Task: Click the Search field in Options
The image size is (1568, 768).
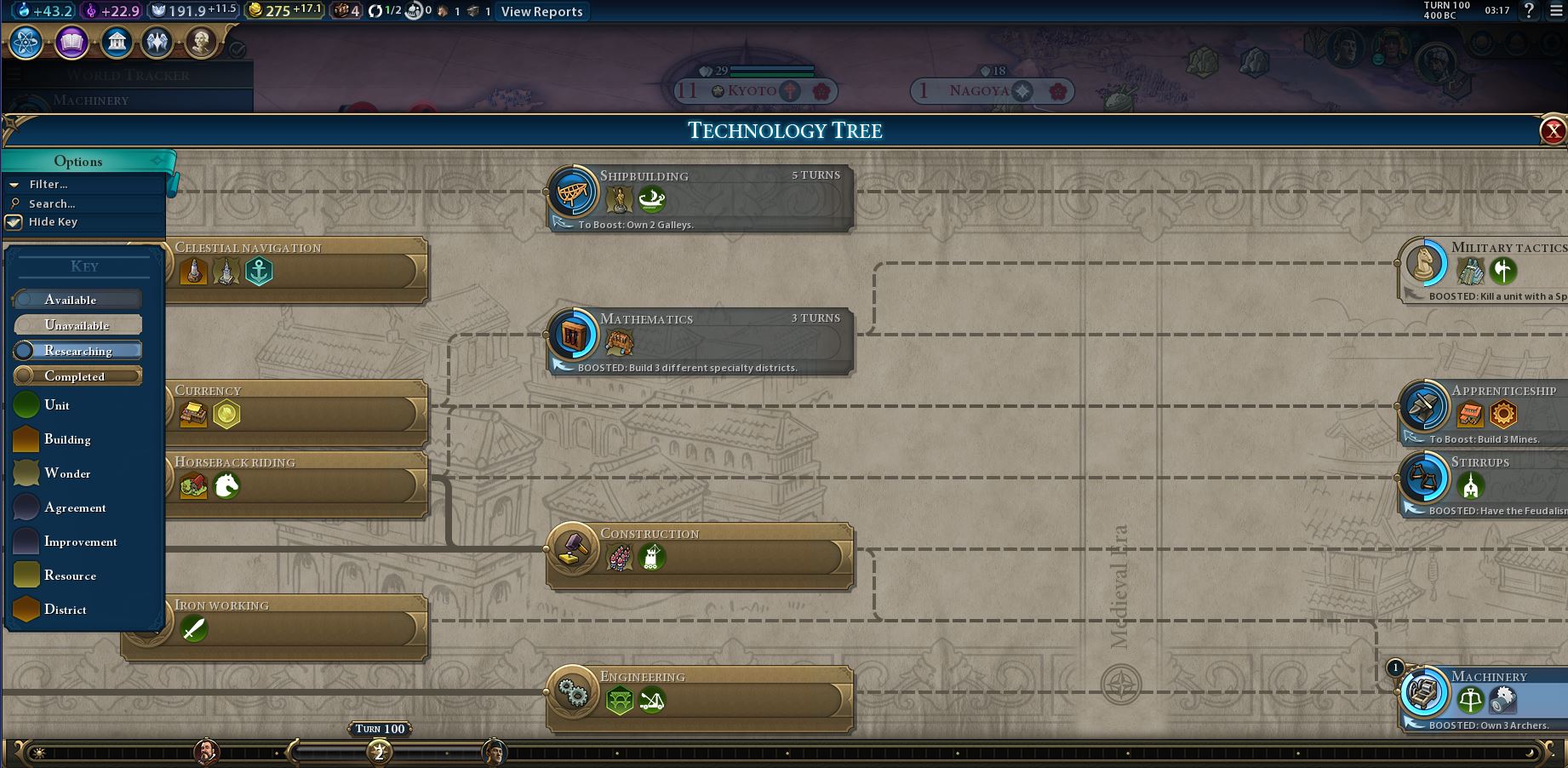Action: point(52,203)
